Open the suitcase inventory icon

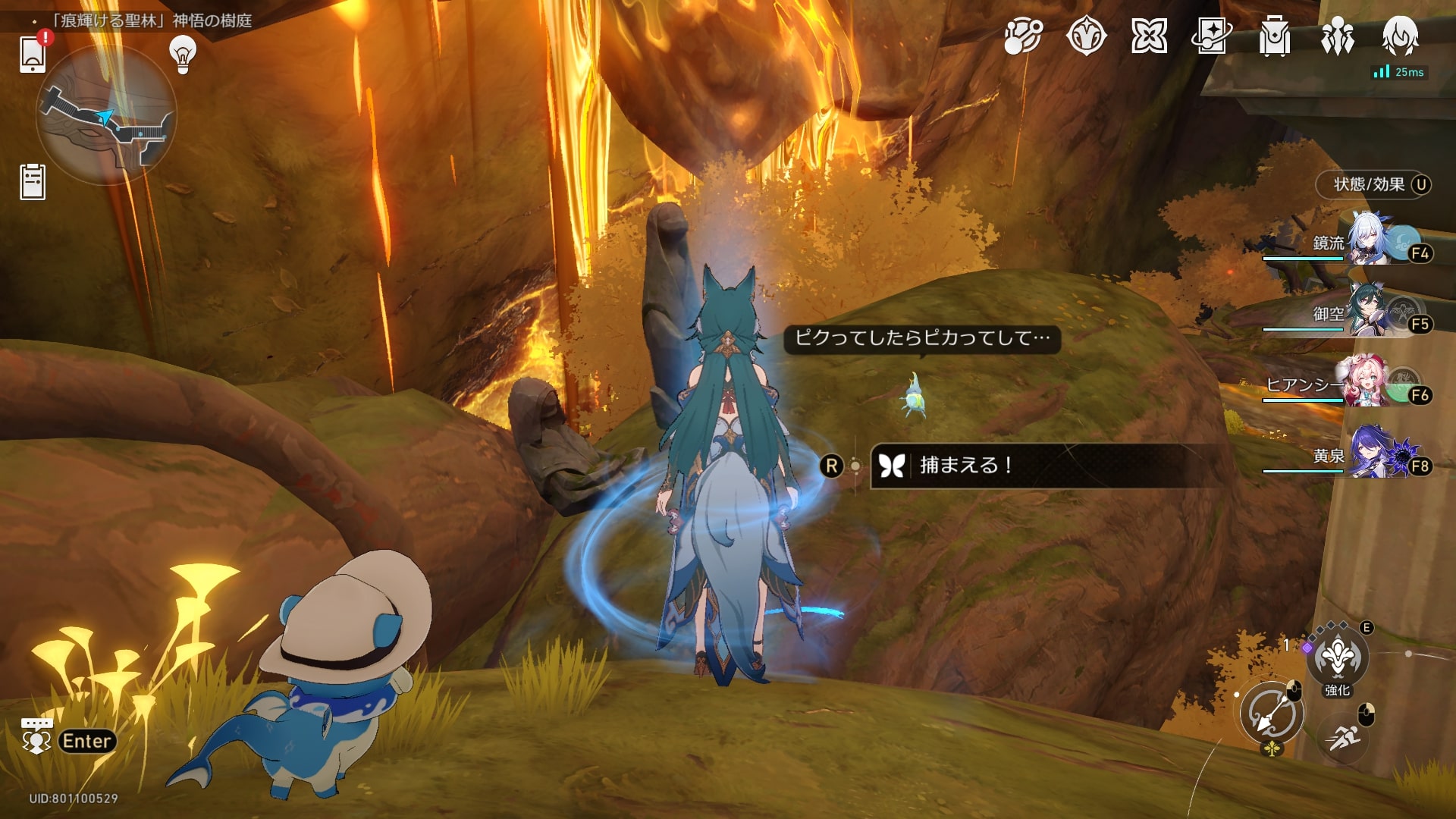pos(1275,36)
